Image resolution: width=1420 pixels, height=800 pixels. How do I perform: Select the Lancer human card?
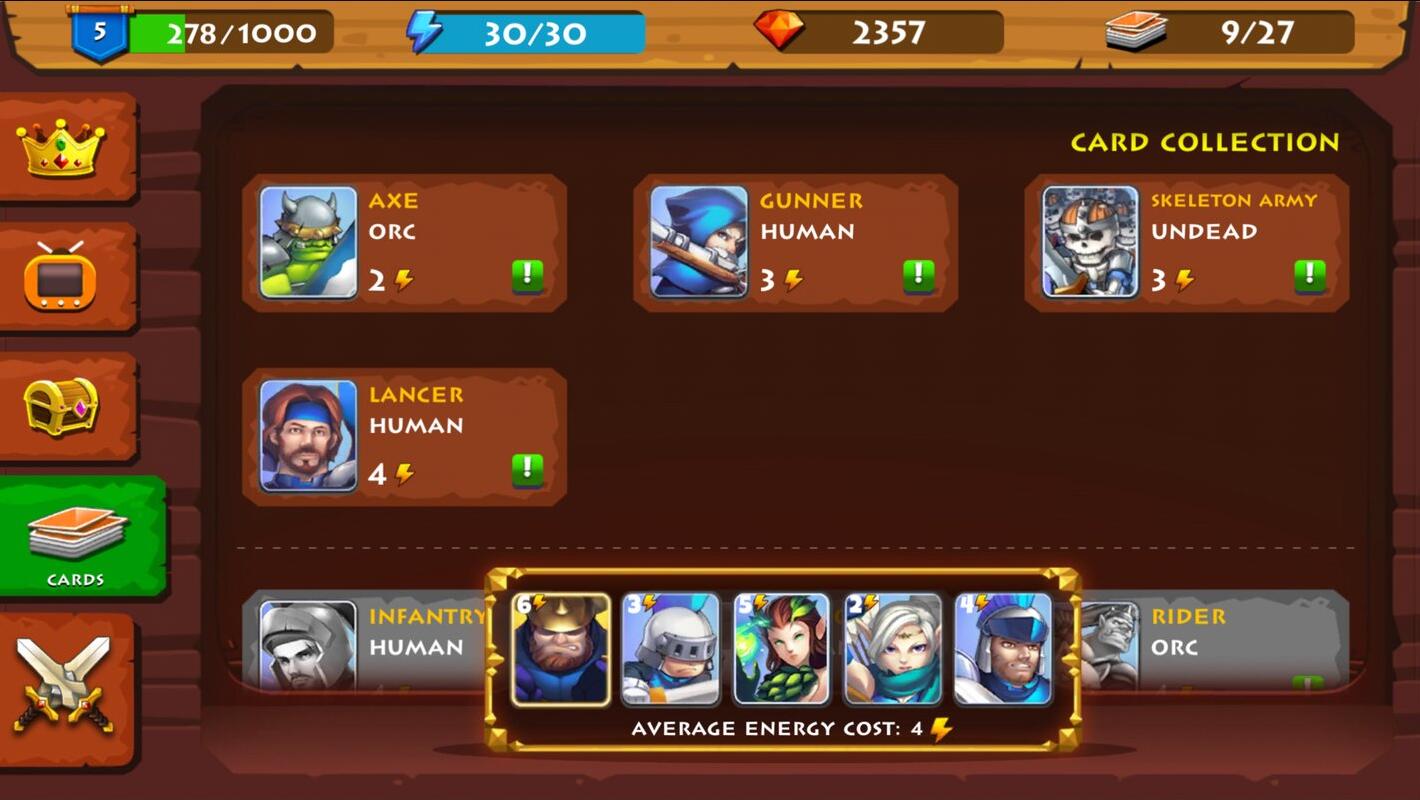(404, 436)
